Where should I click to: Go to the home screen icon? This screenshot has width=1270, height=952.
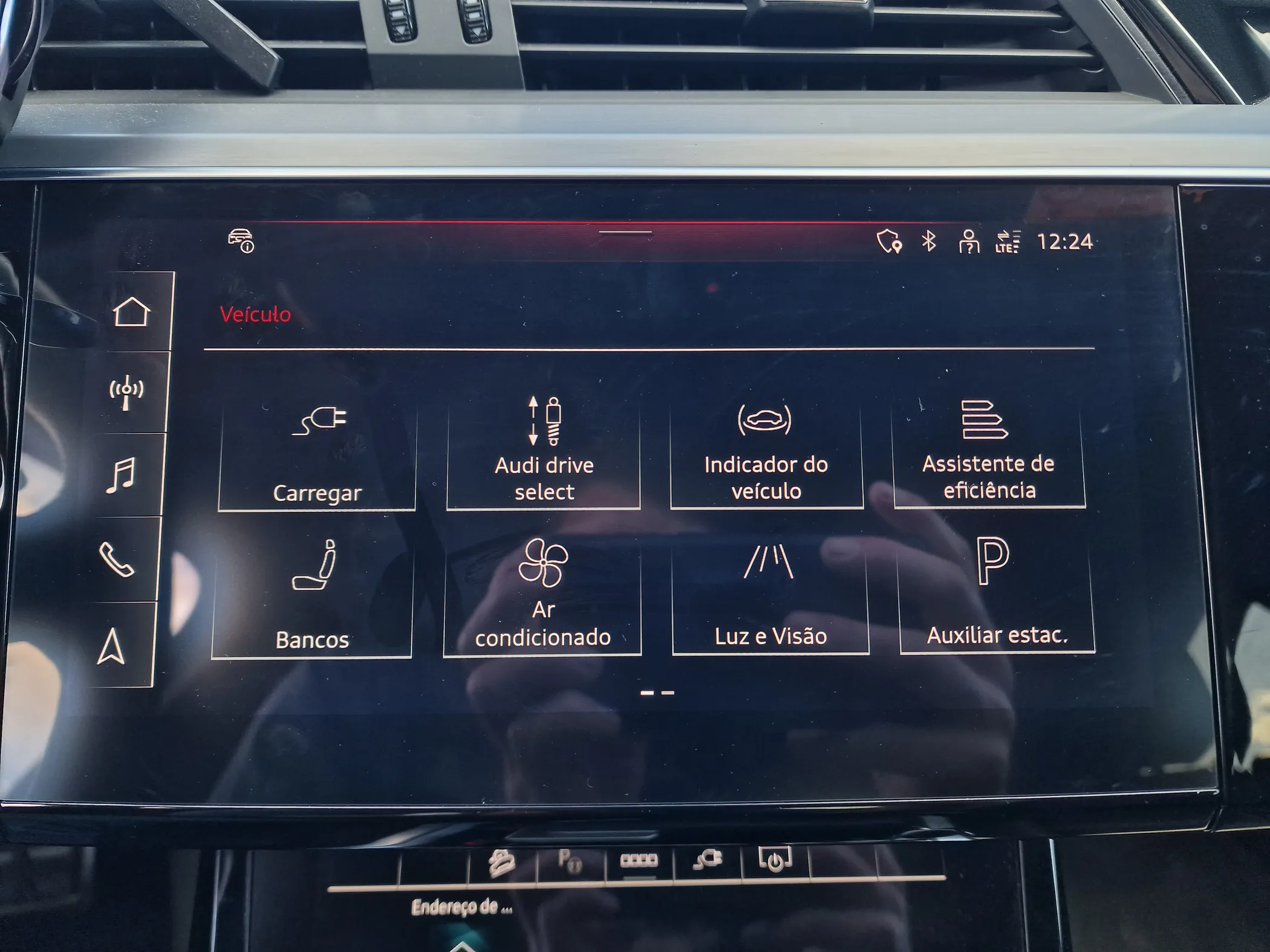tap(131, 312)
